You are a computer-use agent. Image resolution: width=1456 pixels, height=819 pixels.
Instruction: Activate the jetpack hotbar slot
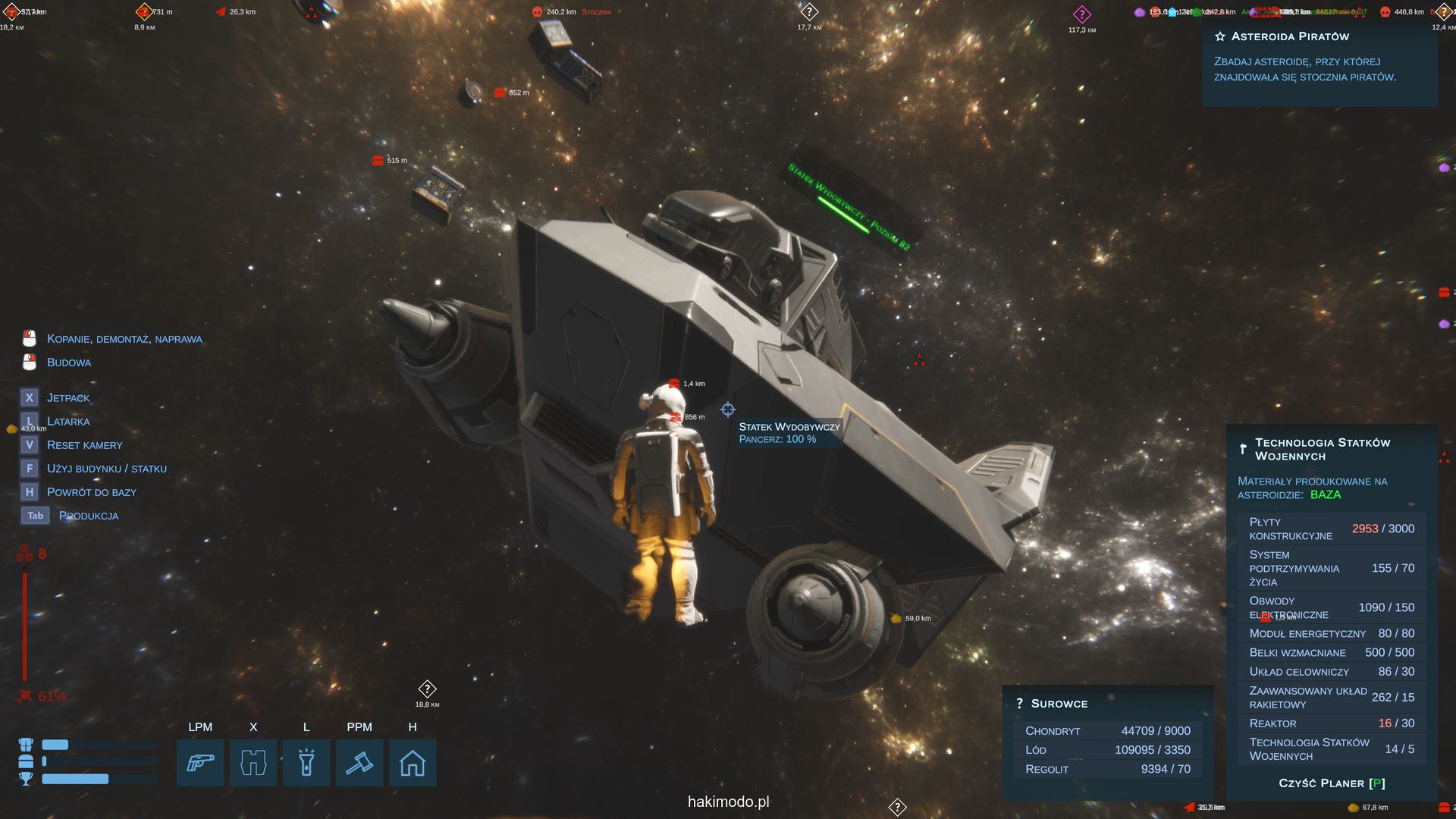(253, 763)
